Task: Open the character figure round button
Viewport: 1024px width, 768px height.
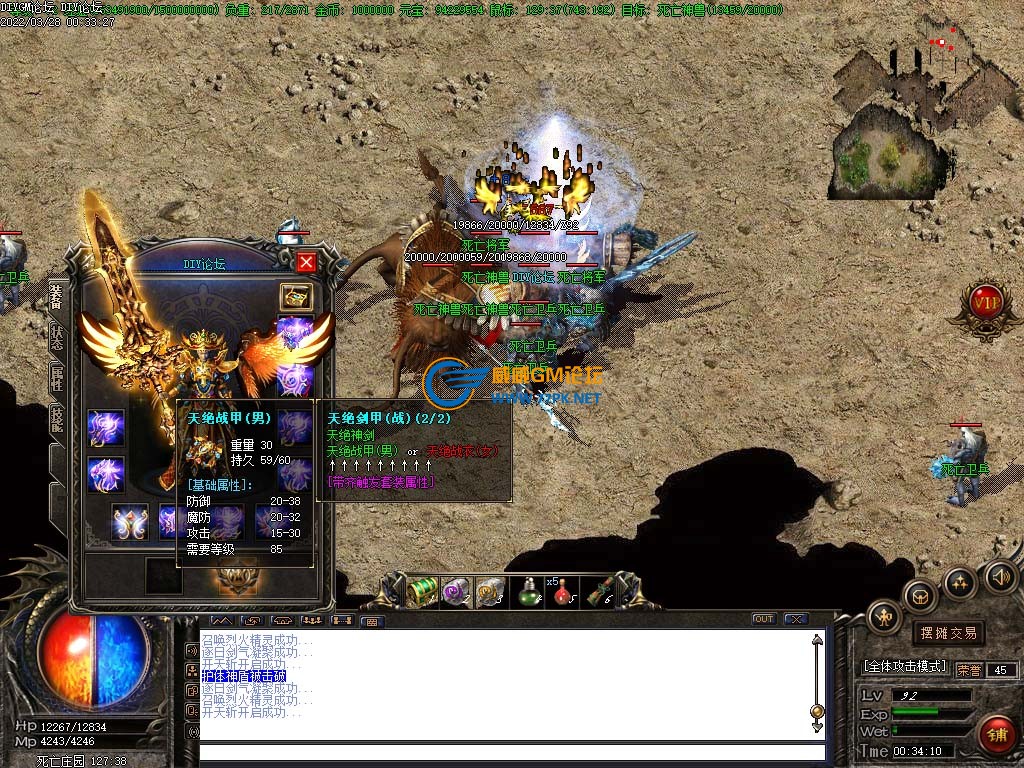Action: click(884, 617)
